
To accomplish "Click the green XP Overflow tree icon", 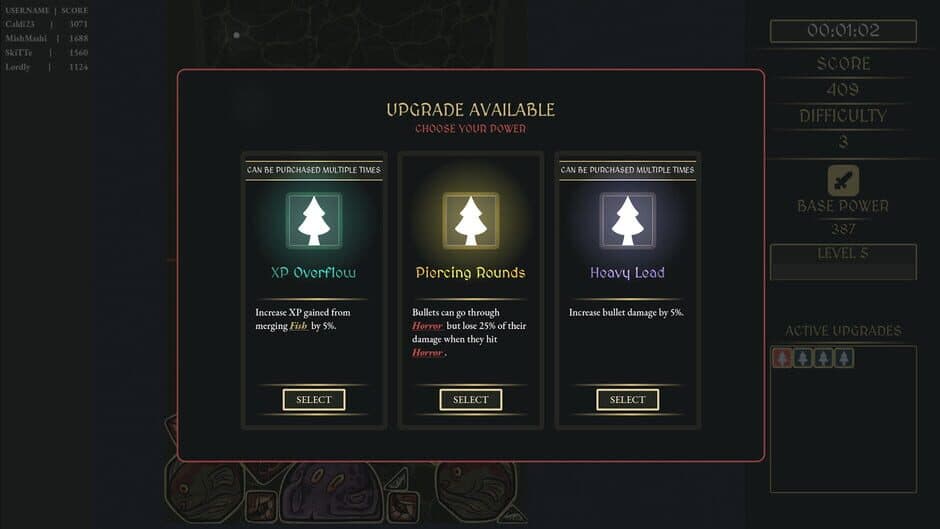I will pyautogui.click(x=314, y=221).
